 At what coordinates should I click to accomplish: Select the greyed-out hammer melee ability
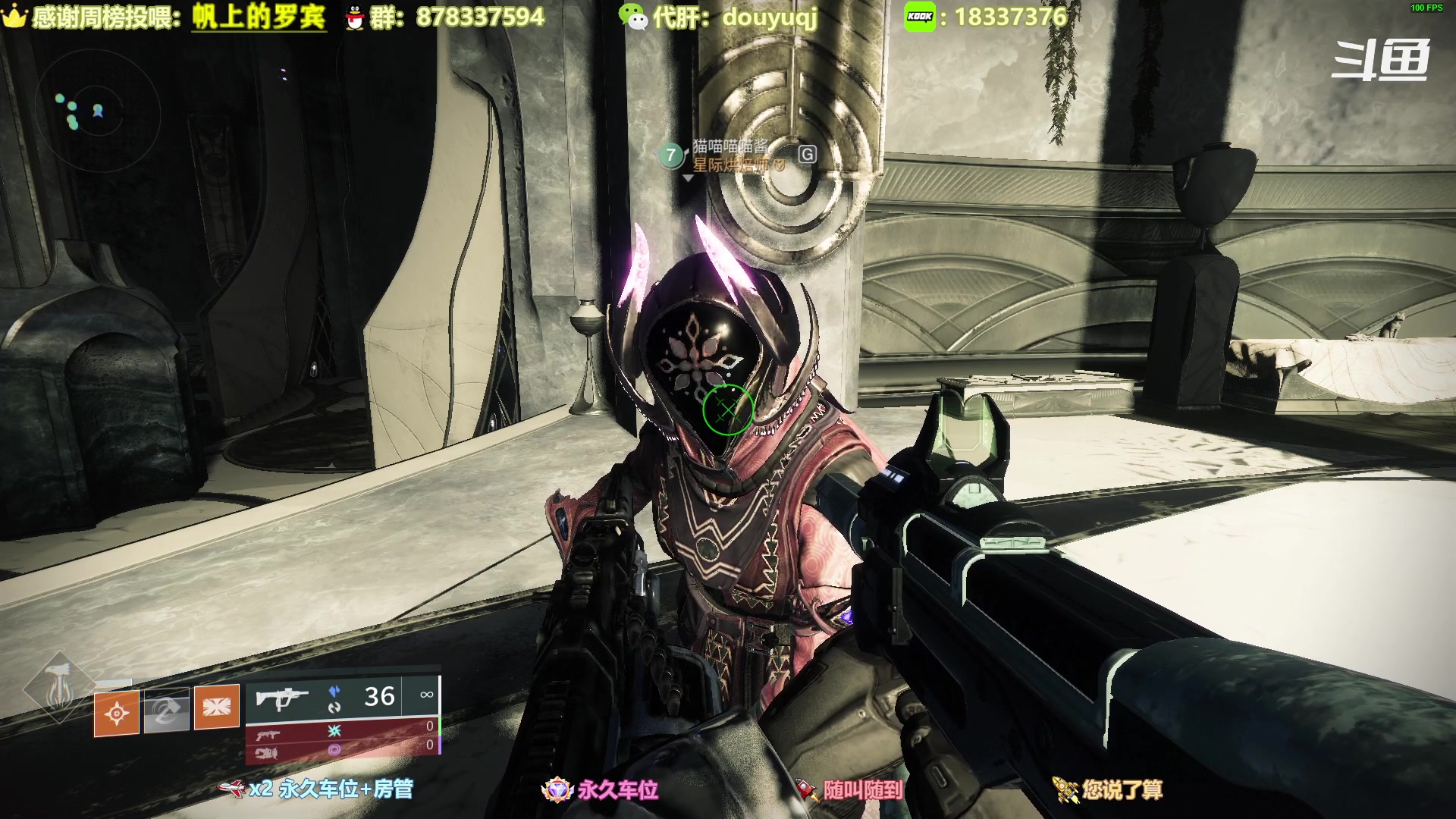pos(166,711)
